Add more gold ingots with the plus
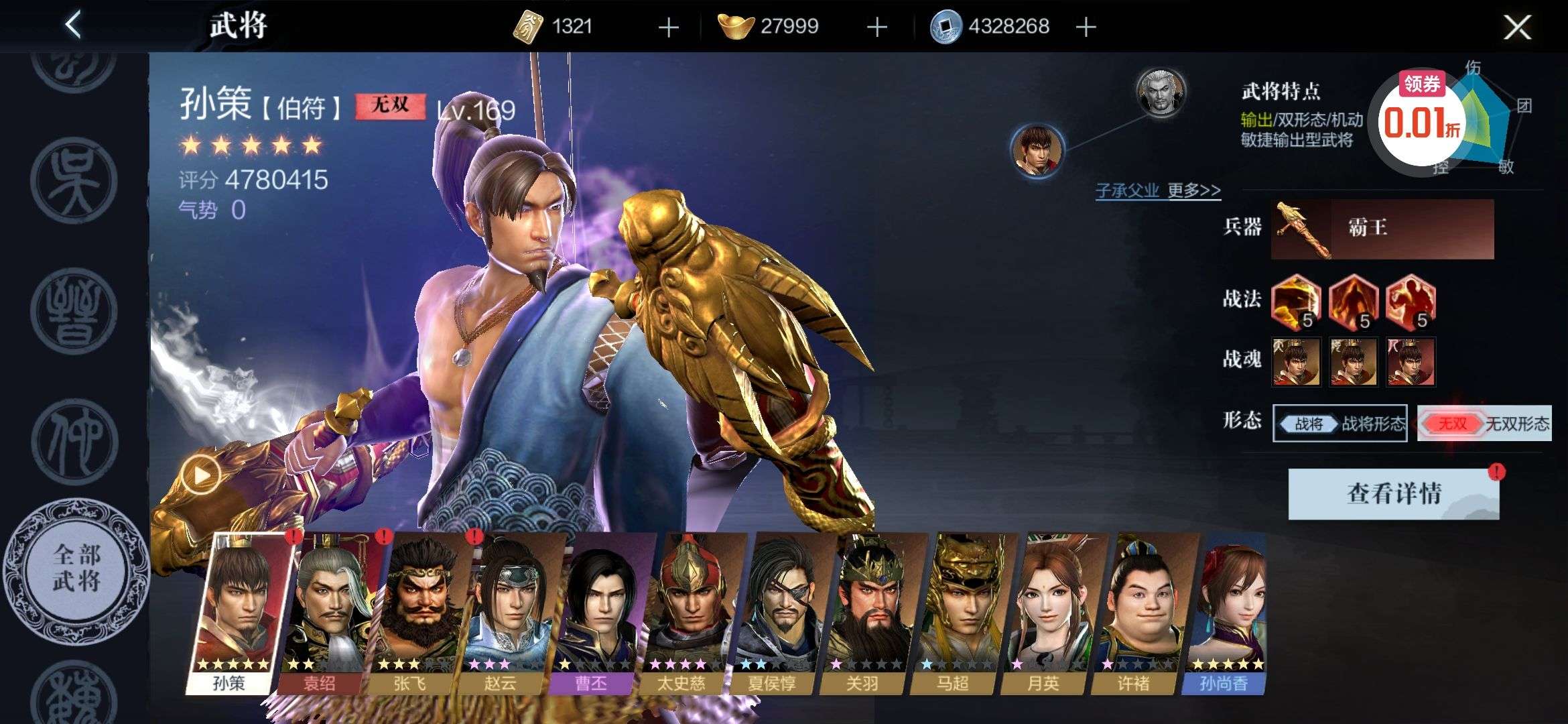 coord(876,27)
